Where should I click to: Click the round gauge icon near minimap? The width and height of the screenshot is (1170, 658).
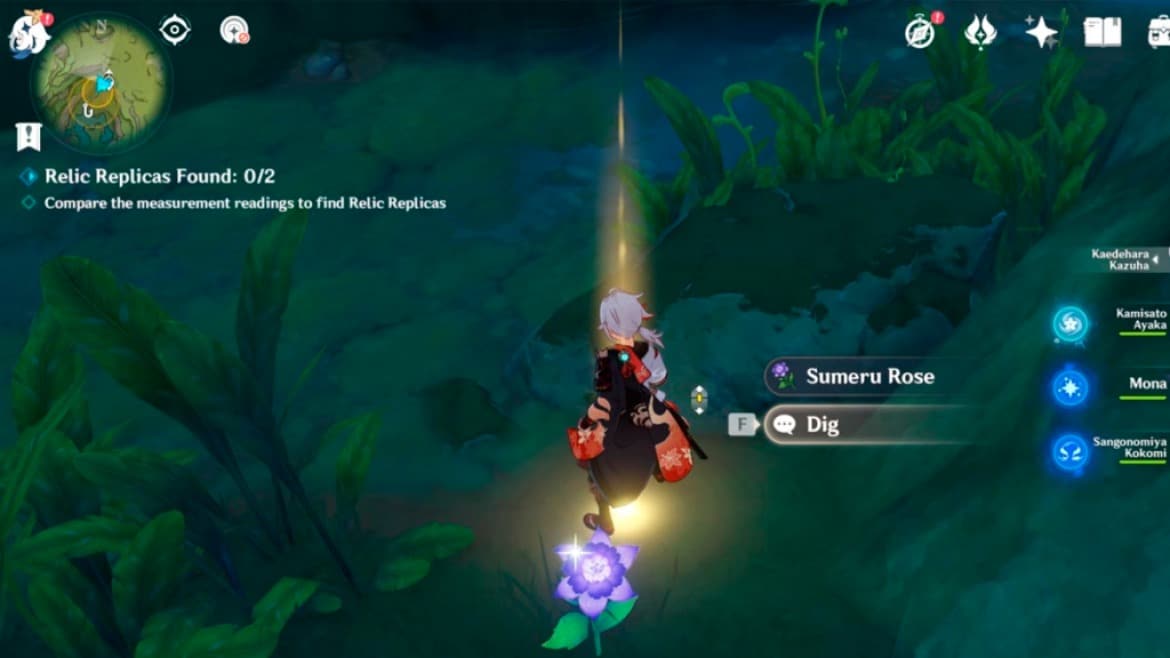click(x=234, y=30)
